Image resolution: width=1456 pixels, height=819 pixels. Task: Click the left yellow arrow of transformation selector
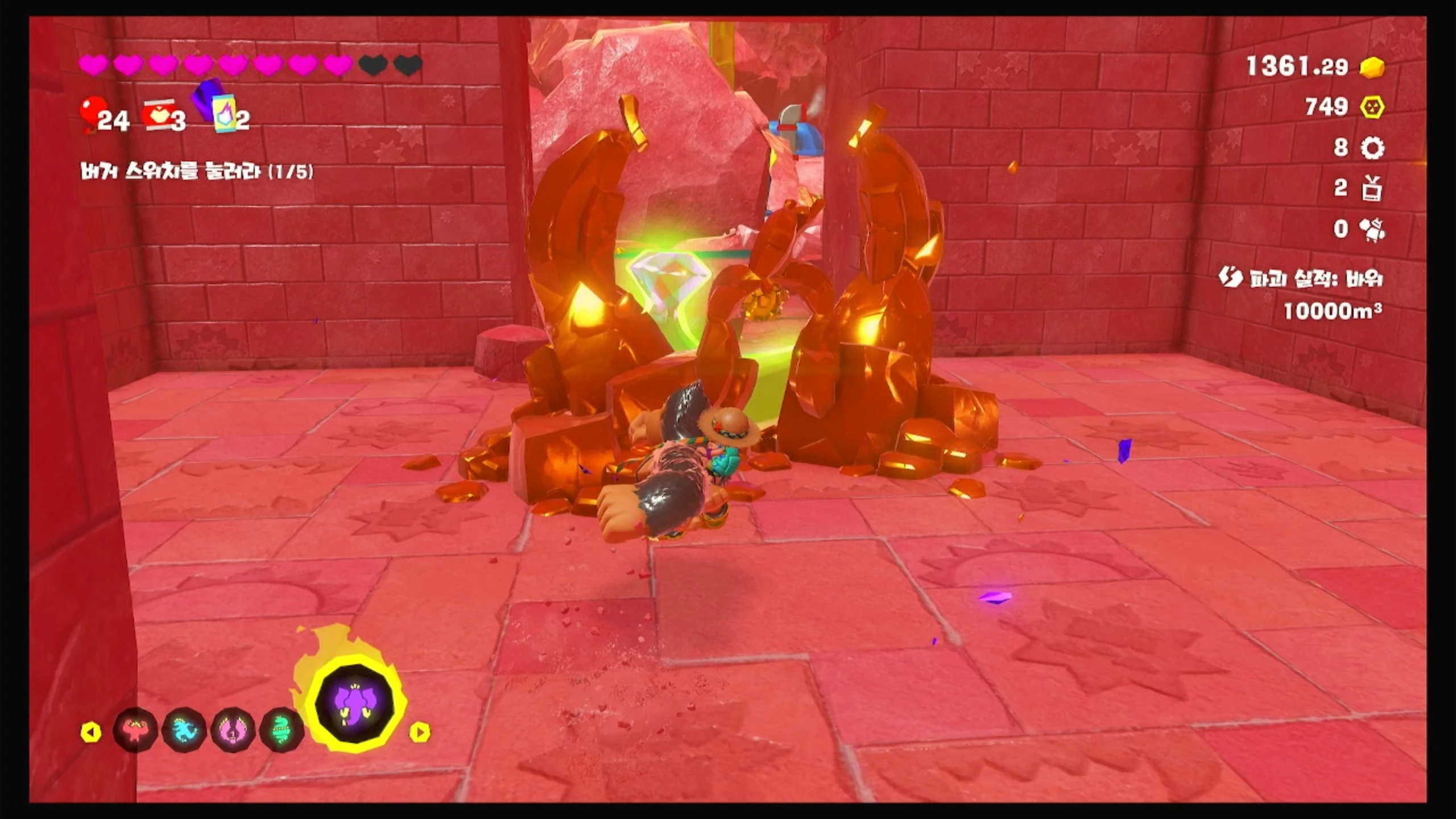91,732
